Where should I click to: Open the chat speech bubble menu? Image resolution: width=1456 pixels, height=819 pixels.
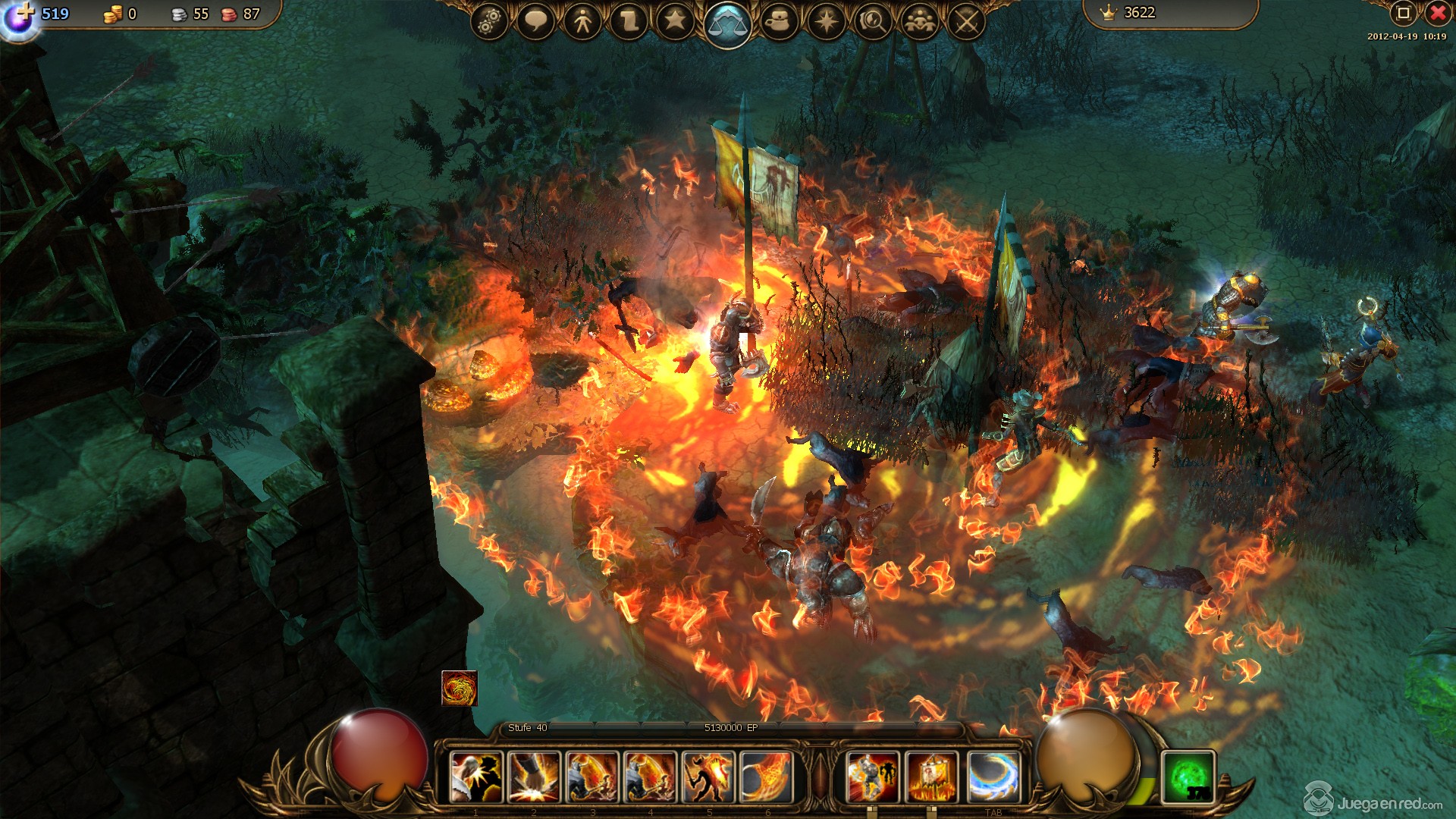pos(536,22)
